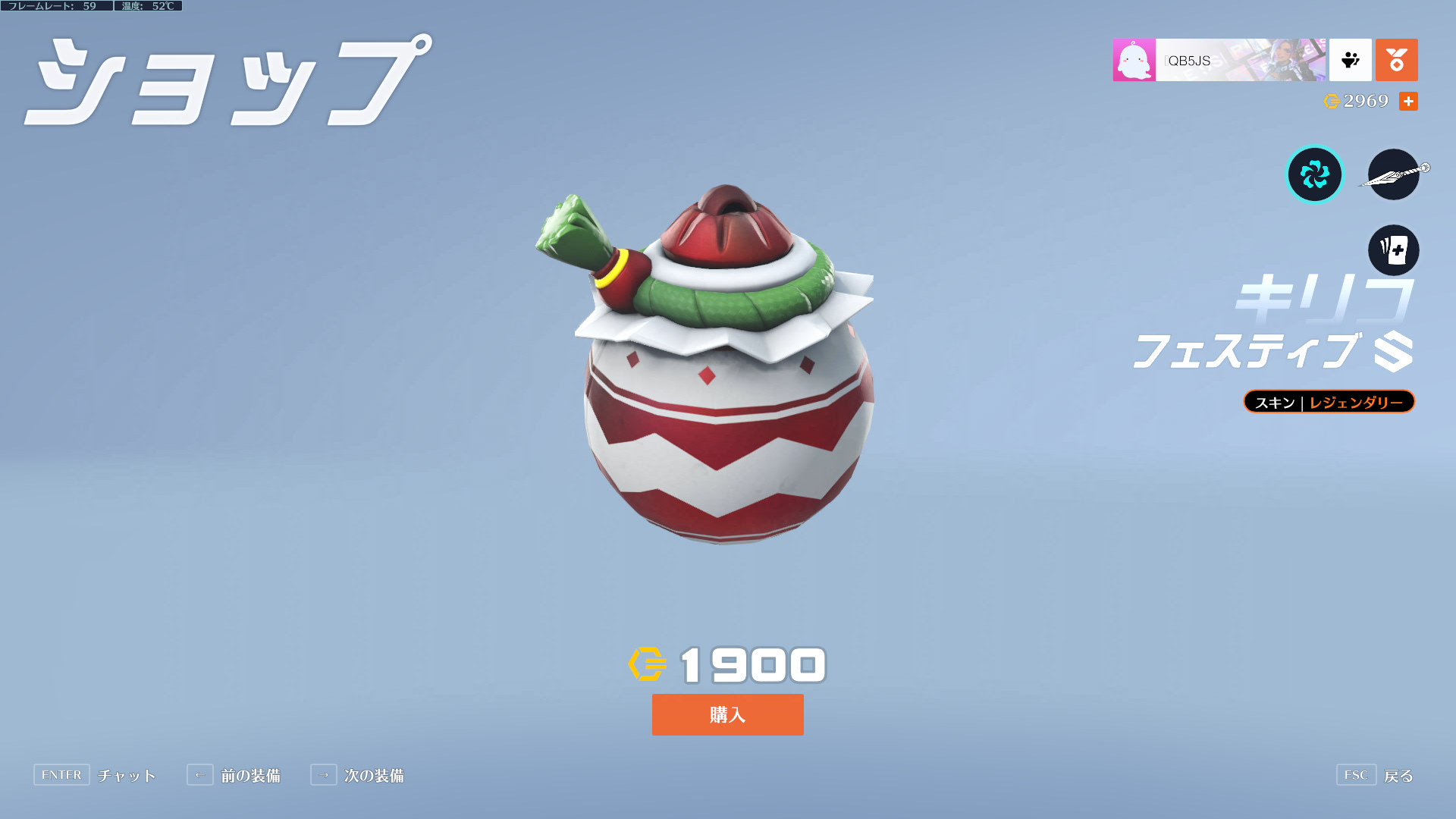Screen dimensions: 1456x819
Task: Select the cyan swirl ability icon
Action: (1314, 175)
